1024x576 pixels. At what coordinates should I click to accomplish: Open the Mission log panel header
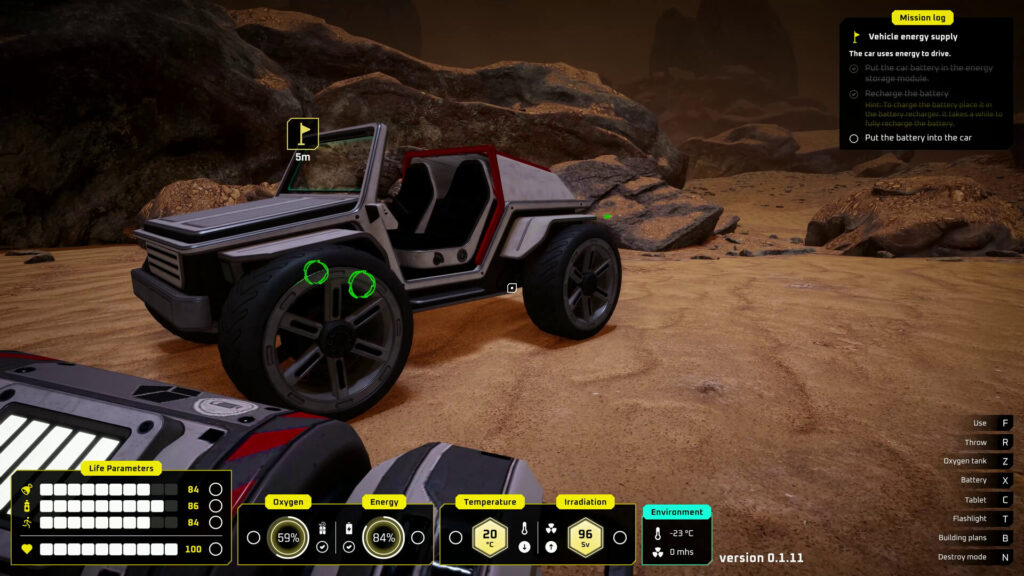point(922,18)
